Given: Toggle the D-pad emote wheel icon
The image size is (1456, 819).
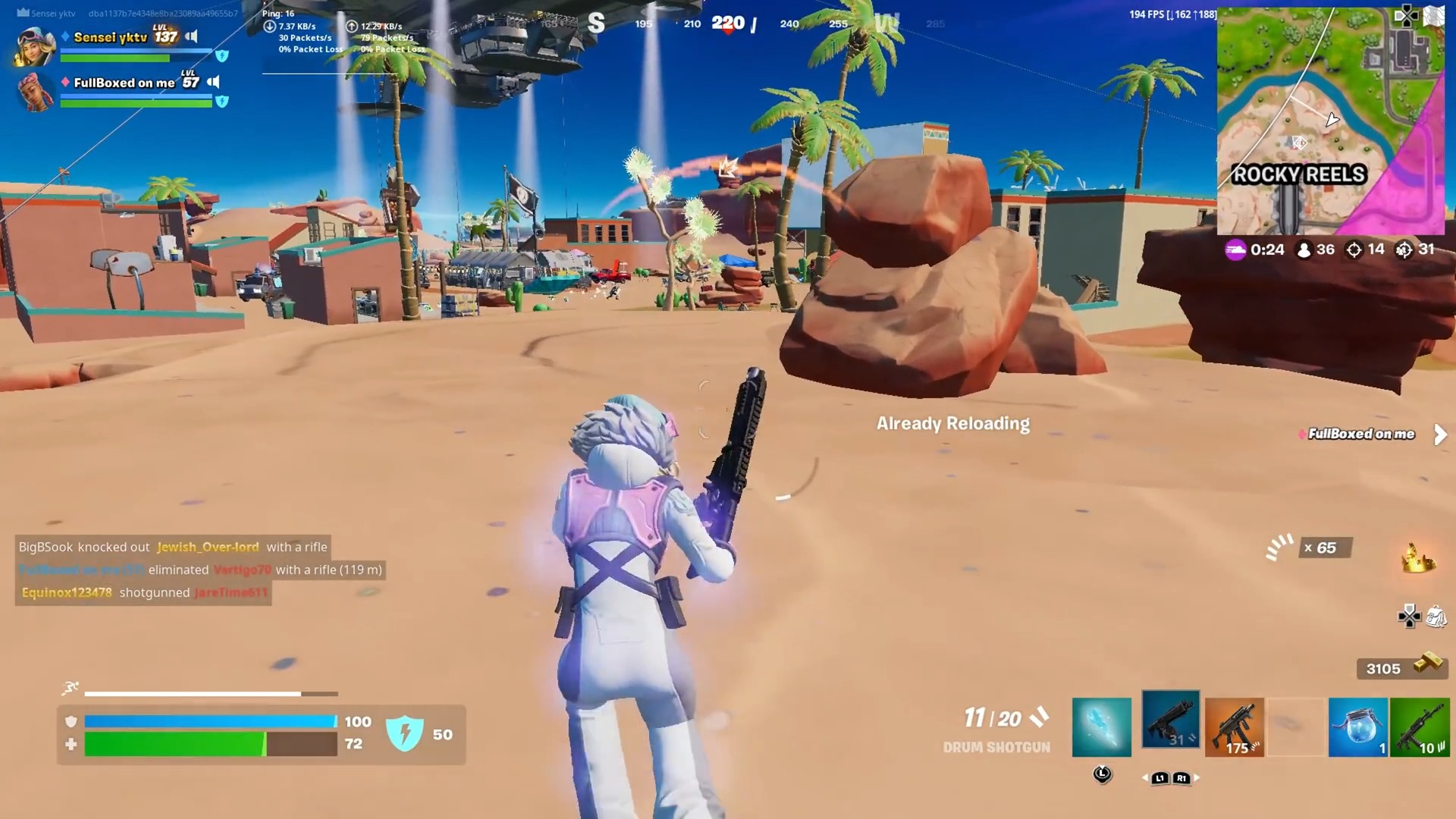Looking at the screenshot, I should click(x=1410, y=617).
